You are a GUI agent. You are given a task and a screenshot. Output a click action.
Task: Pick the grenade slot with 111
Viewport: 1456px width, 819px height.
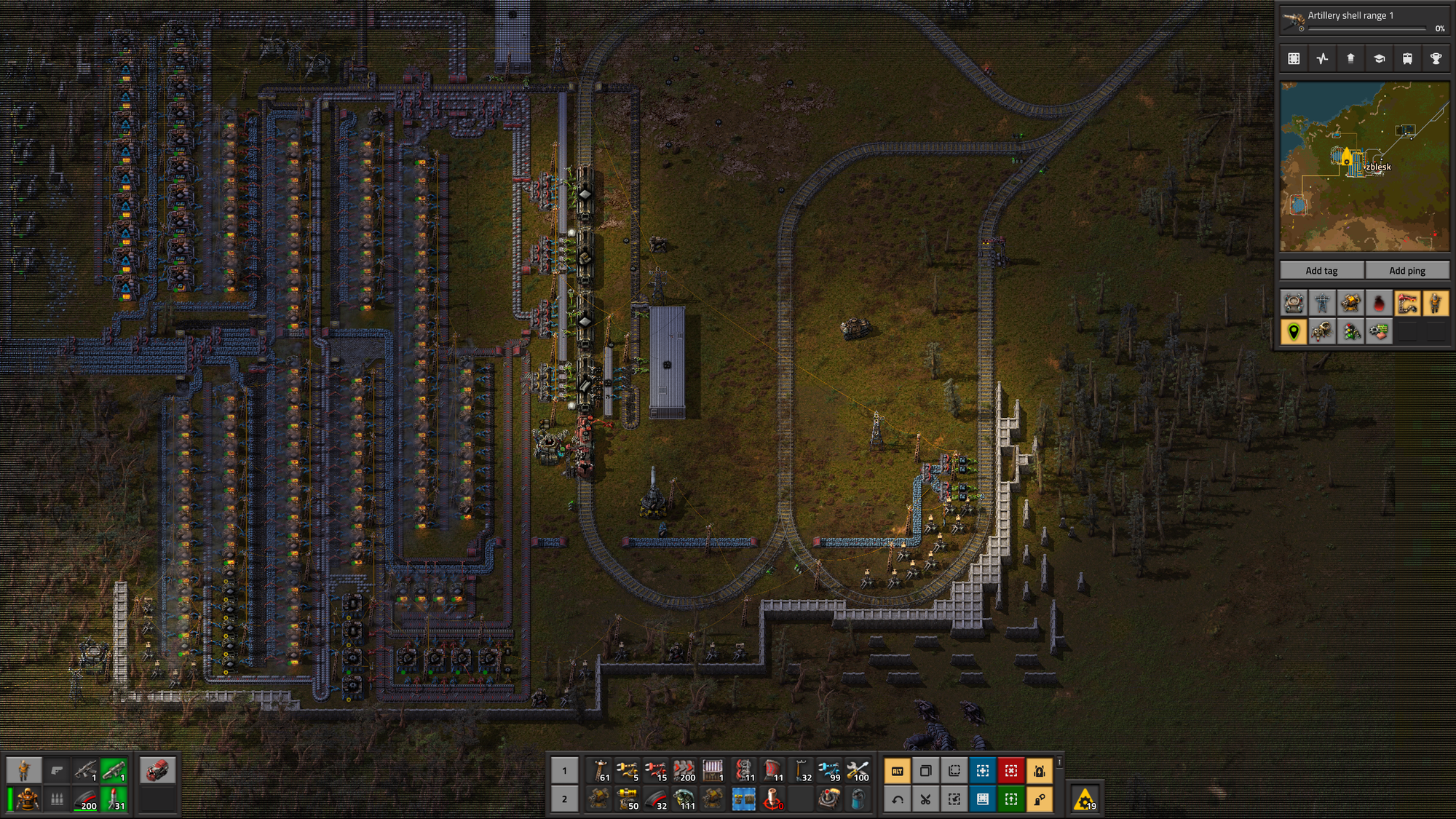pos(684,799)
